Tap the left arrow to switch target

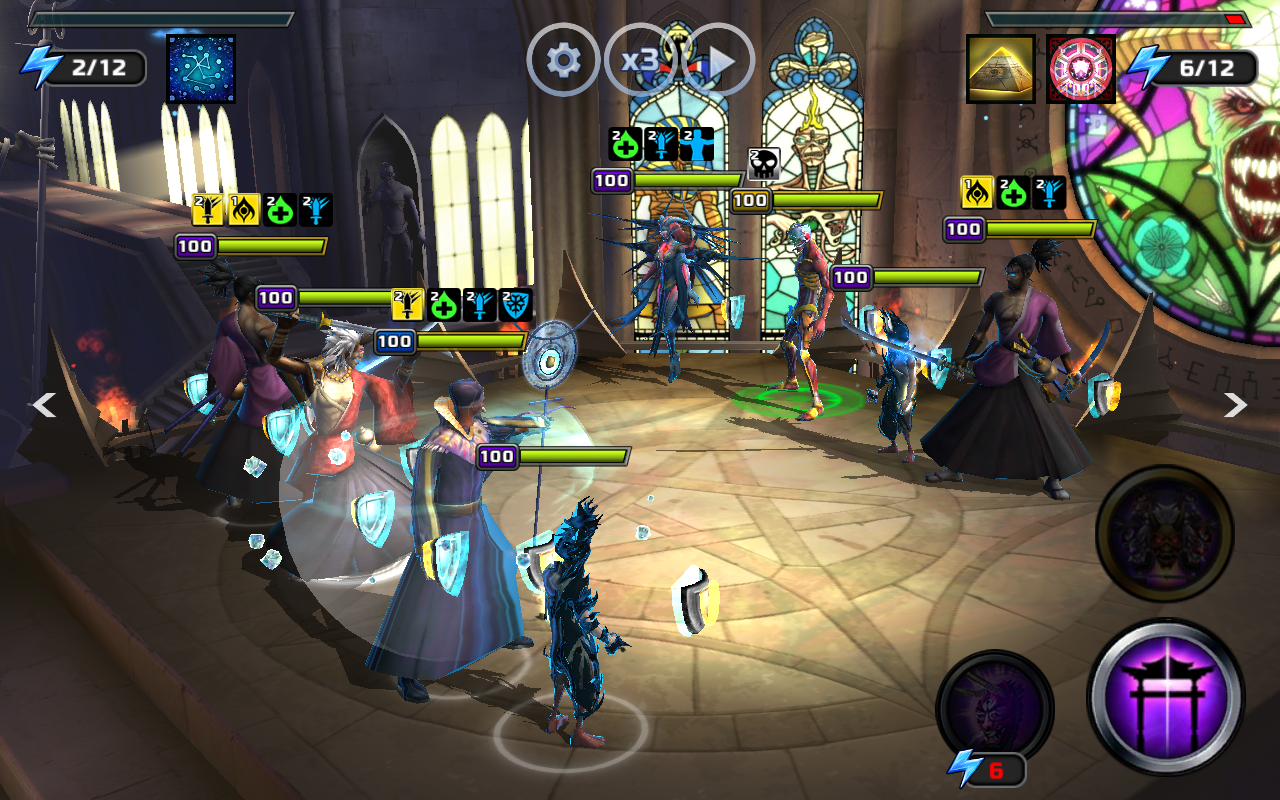pyautogui.click(x=43, y=405)
